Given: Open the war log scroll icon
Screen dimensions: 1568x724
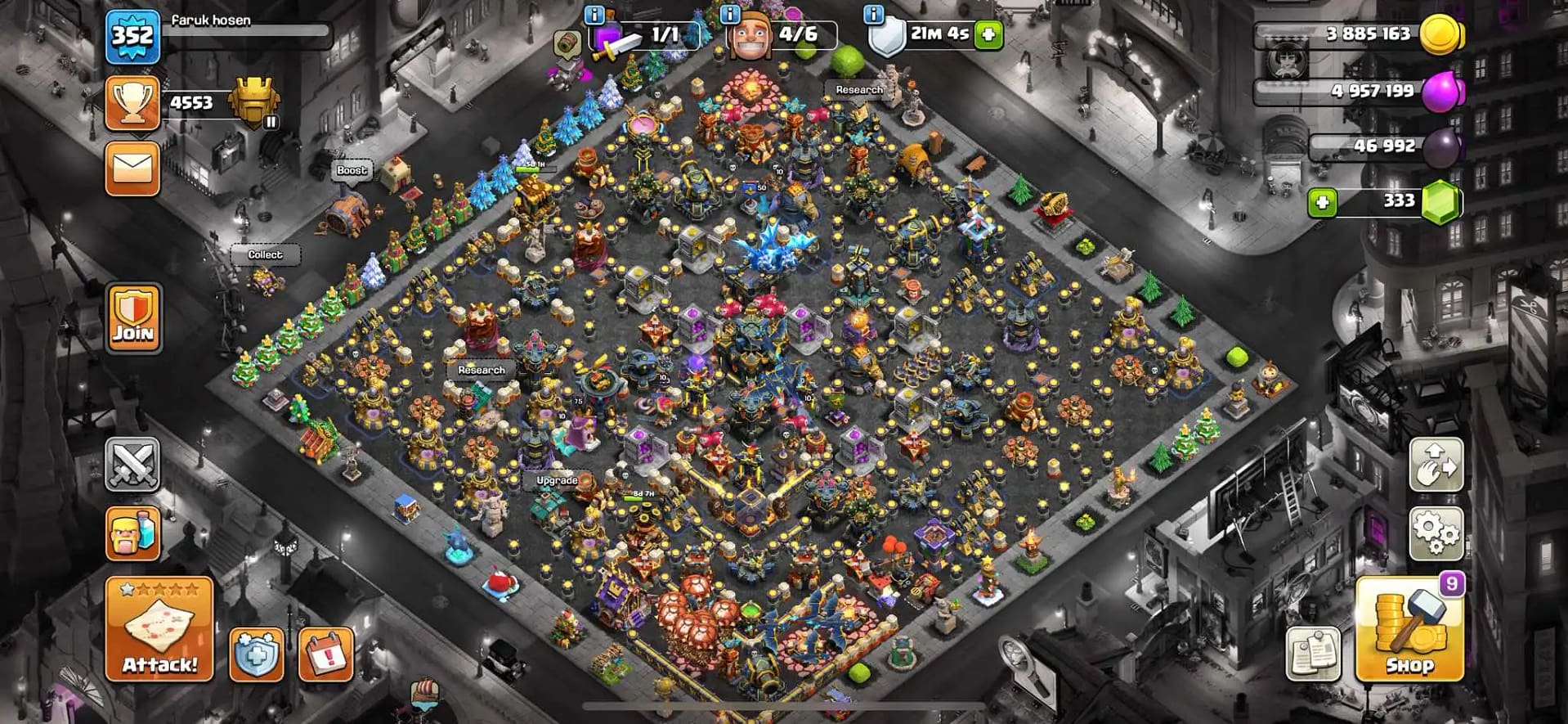Looking at the screenshot, I should 1313,654.
